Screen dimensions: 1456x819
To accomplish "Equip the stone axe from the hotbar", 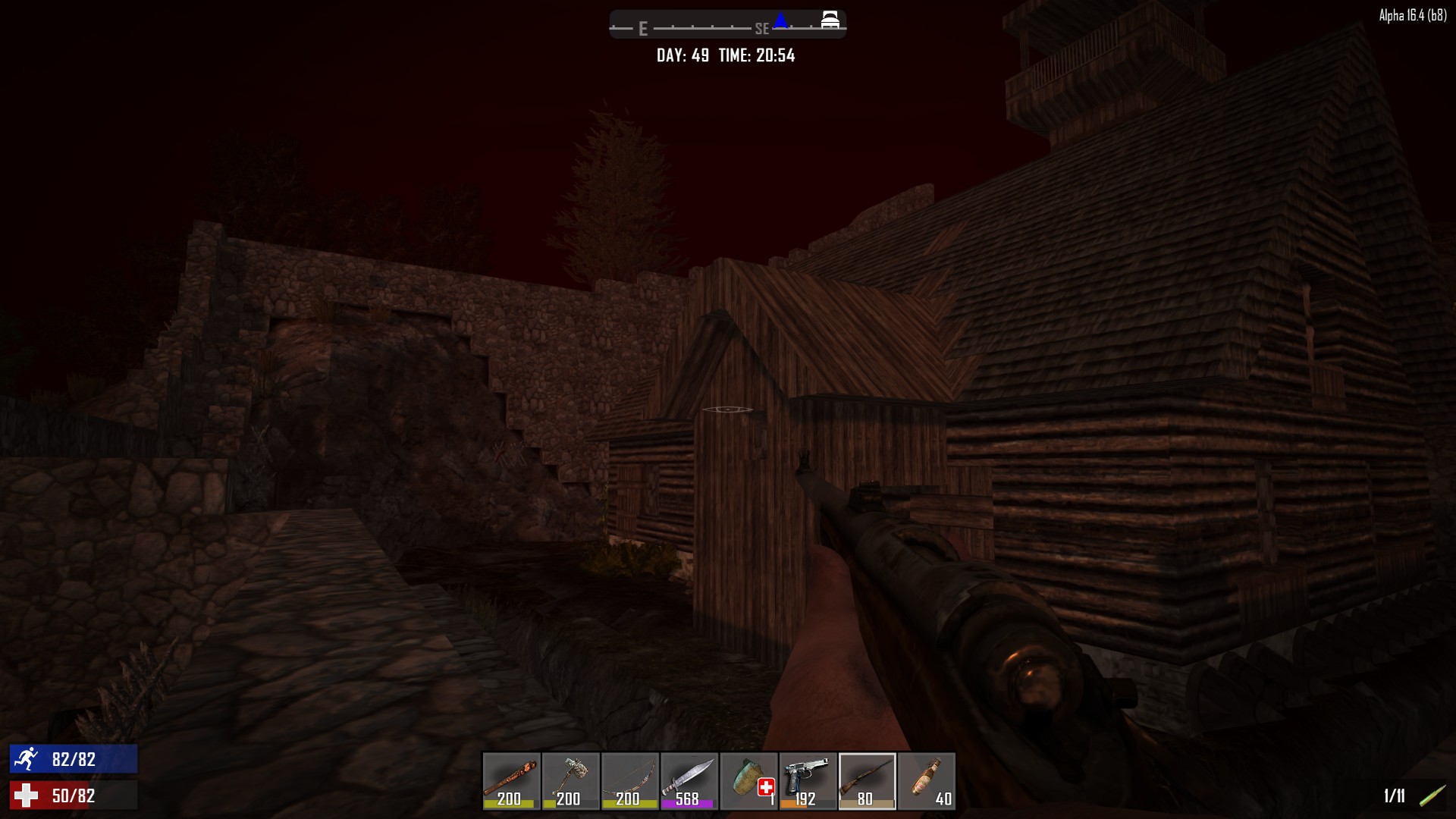I will pos(570,780).
